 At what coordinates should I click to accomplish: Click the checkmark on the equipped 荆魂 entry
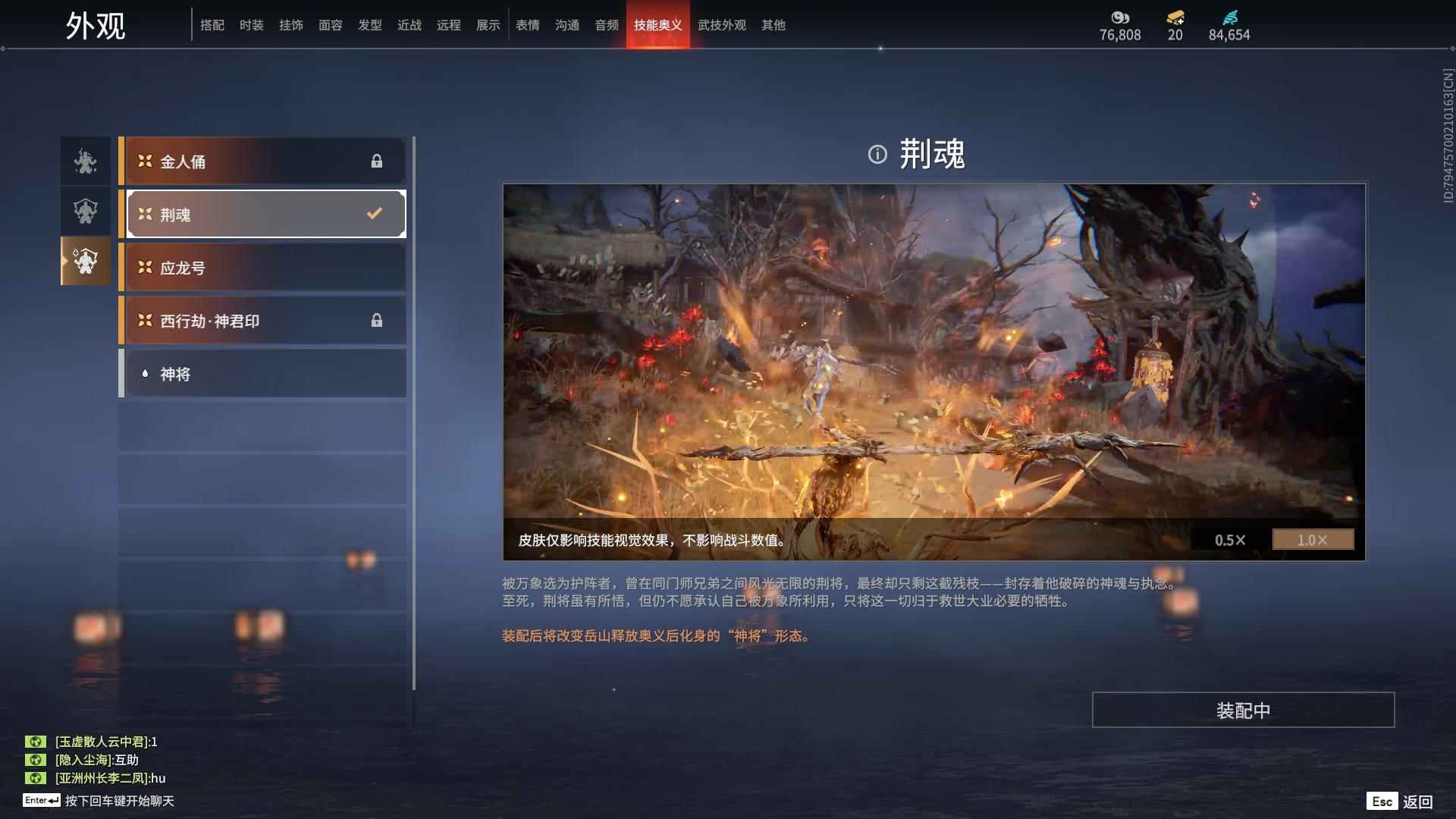(x=372, y=214)
